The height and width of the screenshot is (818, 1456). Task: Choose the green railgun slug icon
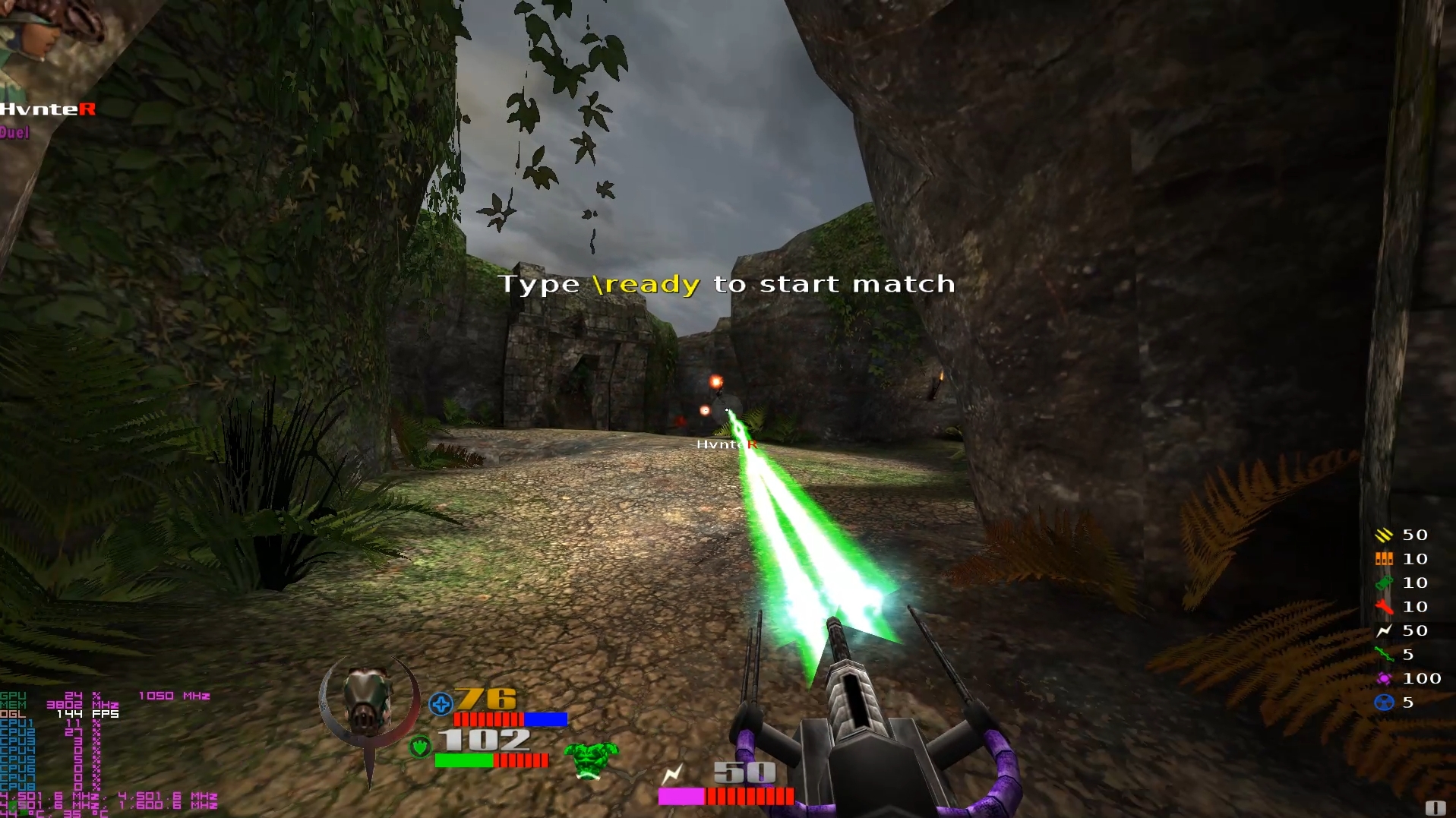[1383, 655]
